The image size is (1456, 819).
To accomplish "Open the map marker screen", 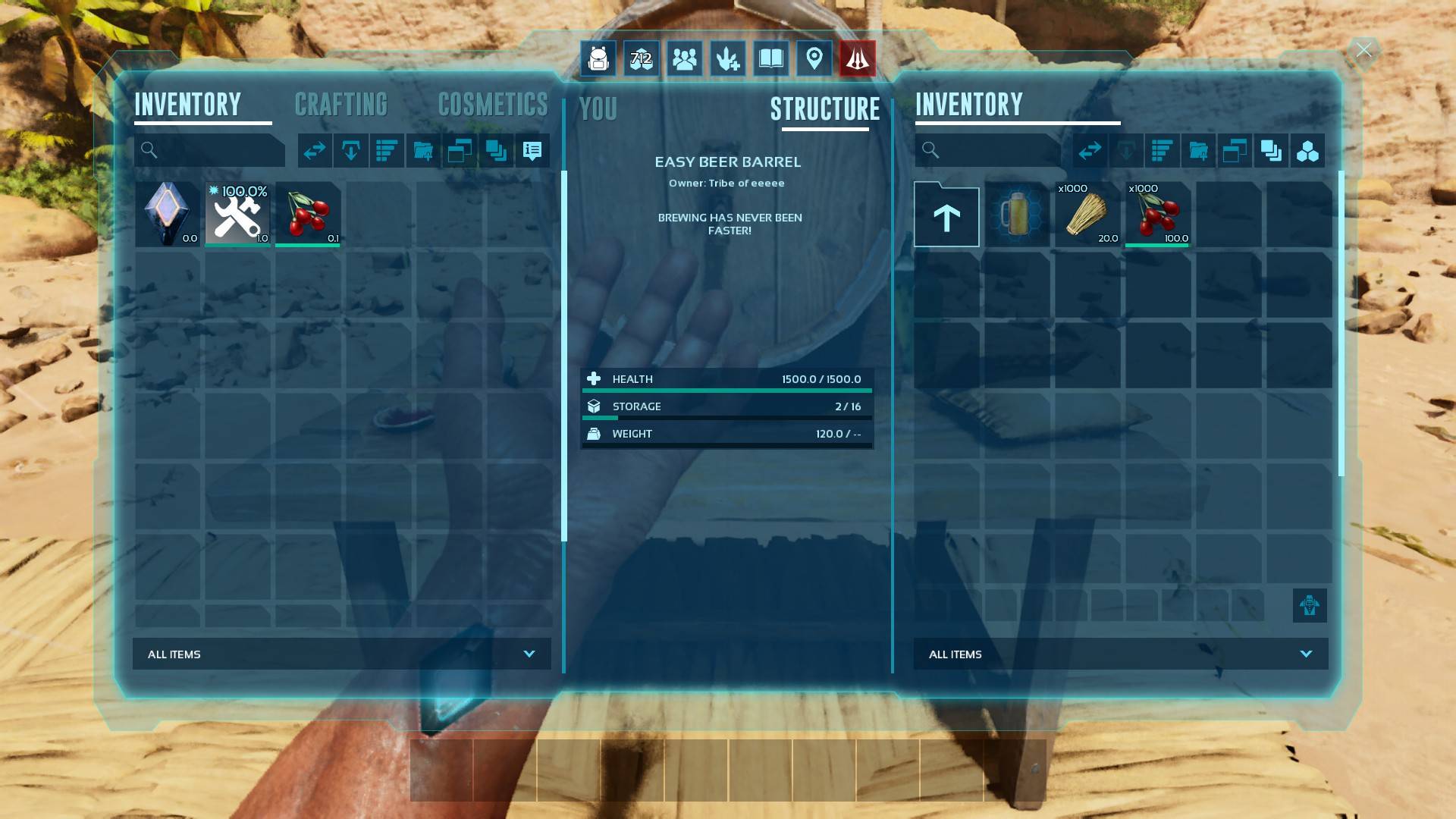I will tap(814, 58).
